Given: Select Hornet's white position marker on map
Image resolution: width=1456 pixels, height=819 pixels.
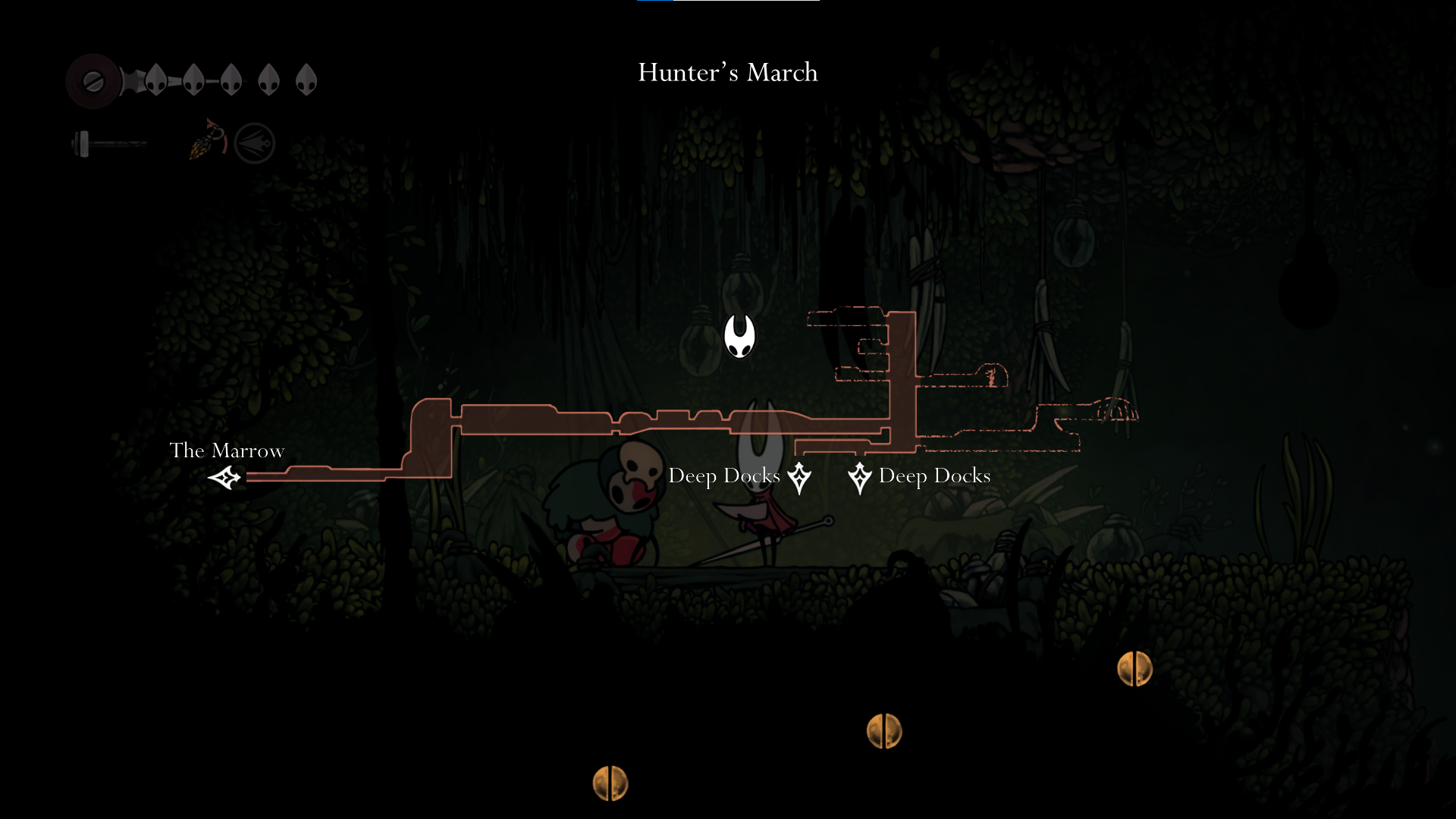Looking at the screenshot, I should pos(739,336).
